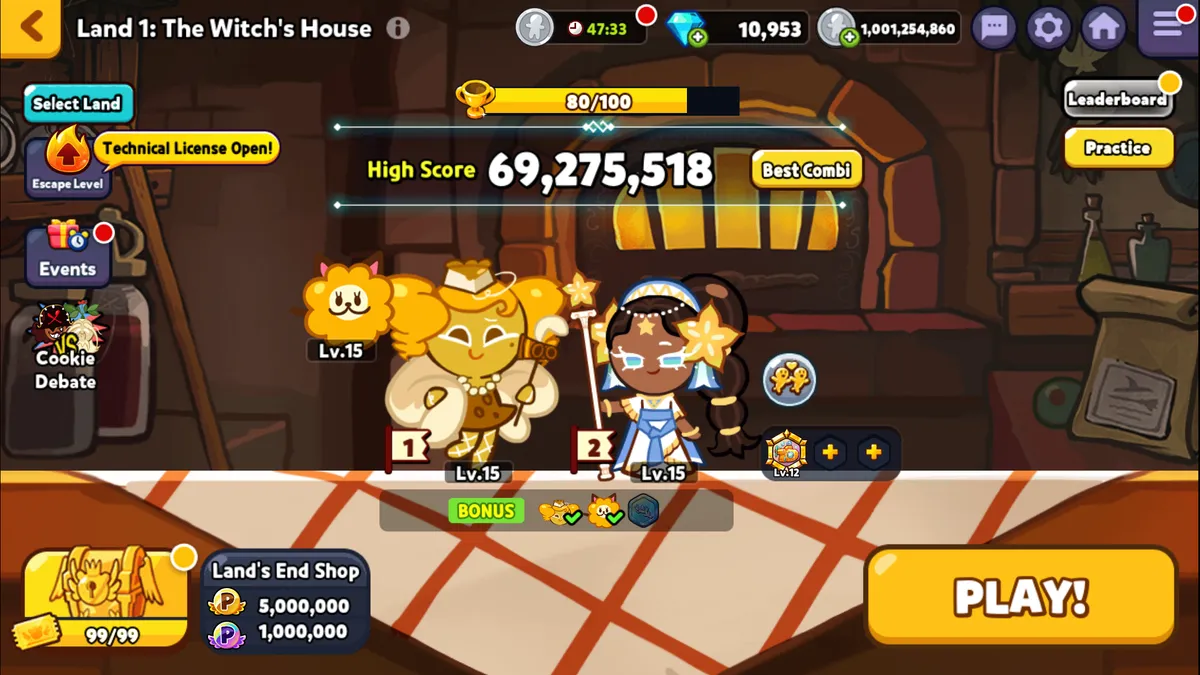Open the Escape Level icon
Image resolution: width=1200 pixels, height=675 pixels.
click(67, 162)
